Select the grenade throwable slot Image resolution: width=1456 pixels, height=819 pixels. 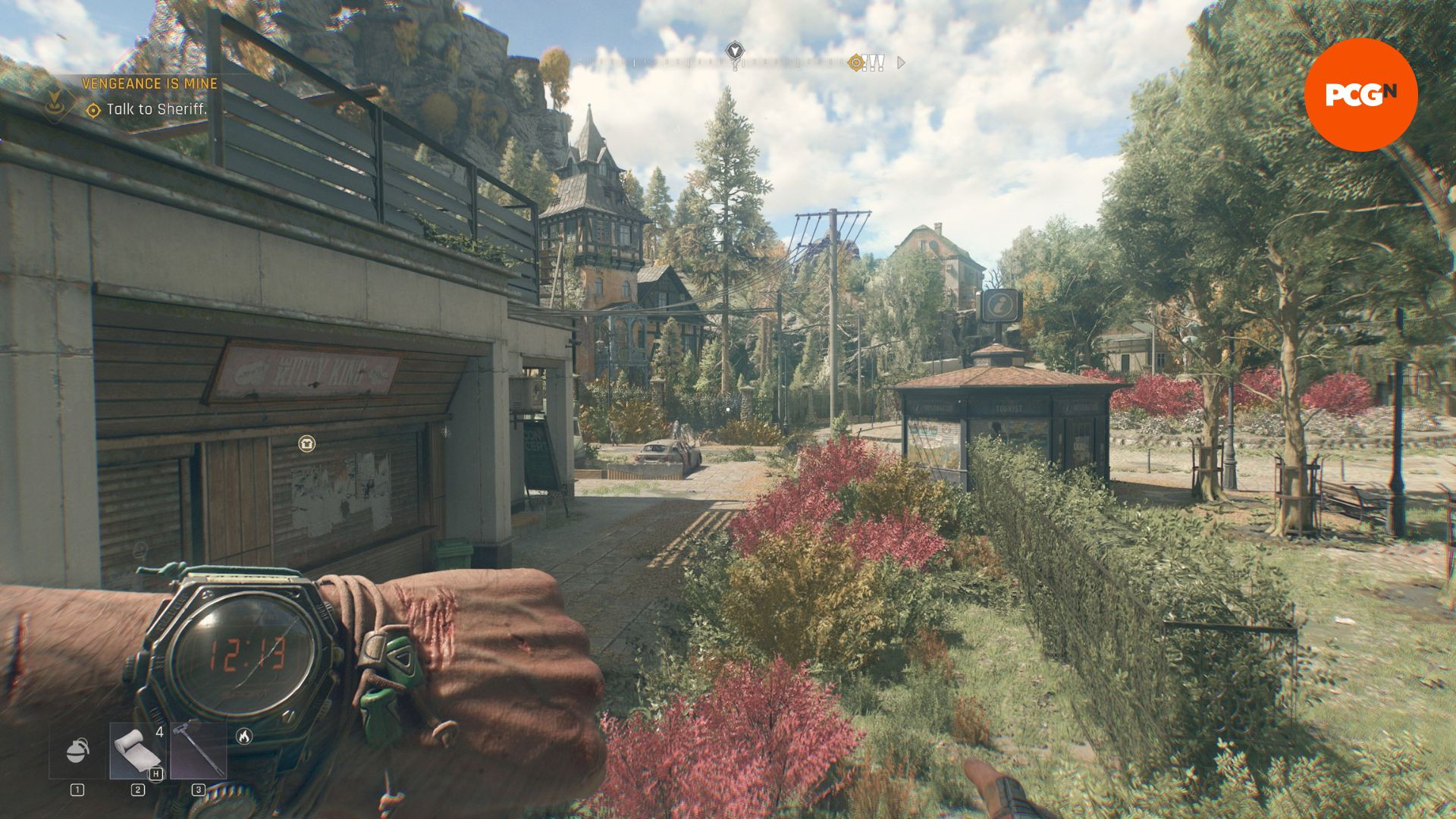tap(77, 750)
